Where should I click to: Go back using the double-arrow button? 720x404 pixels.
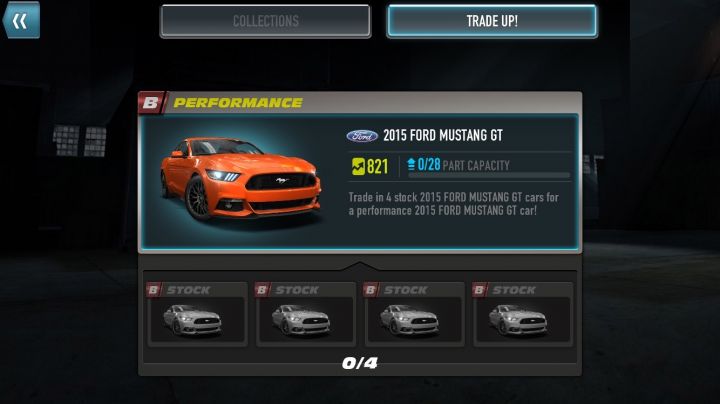[x=20, y=20]
